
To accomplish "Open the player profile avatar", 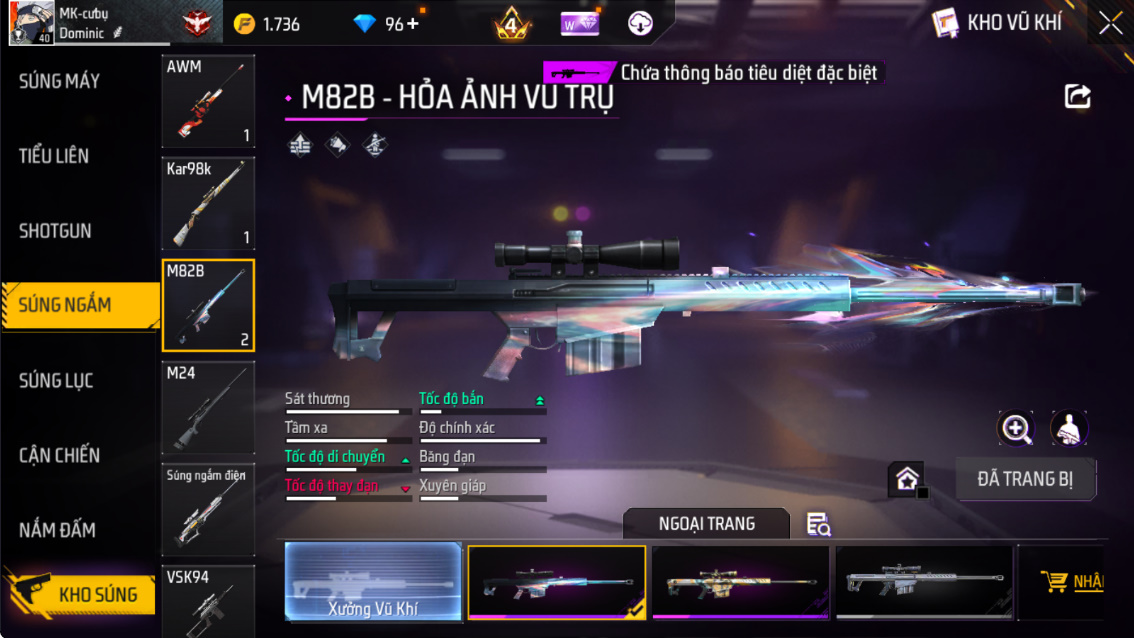I will click(31, 23).
